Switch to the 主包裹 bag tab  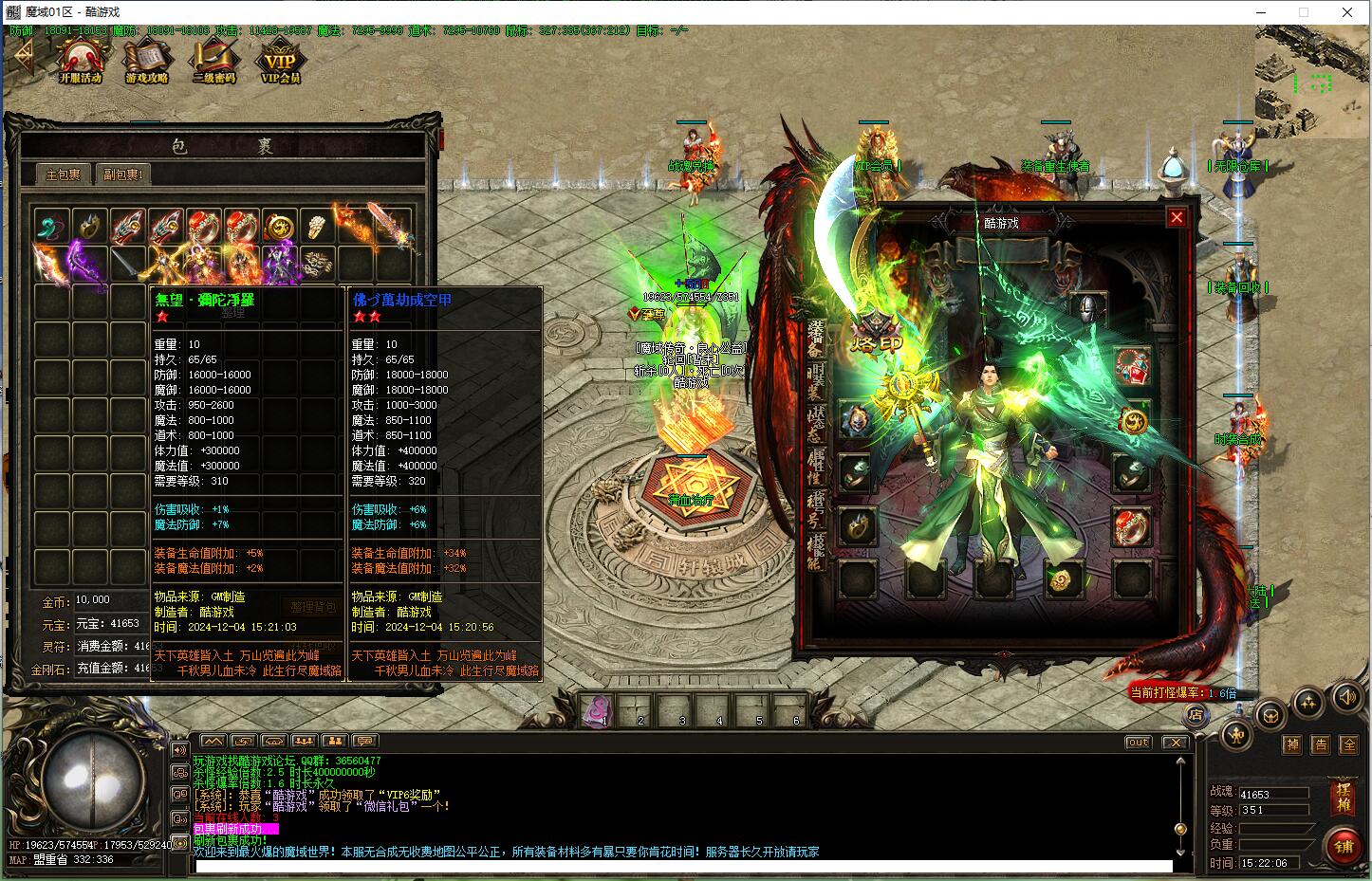[x=64, y=174]
